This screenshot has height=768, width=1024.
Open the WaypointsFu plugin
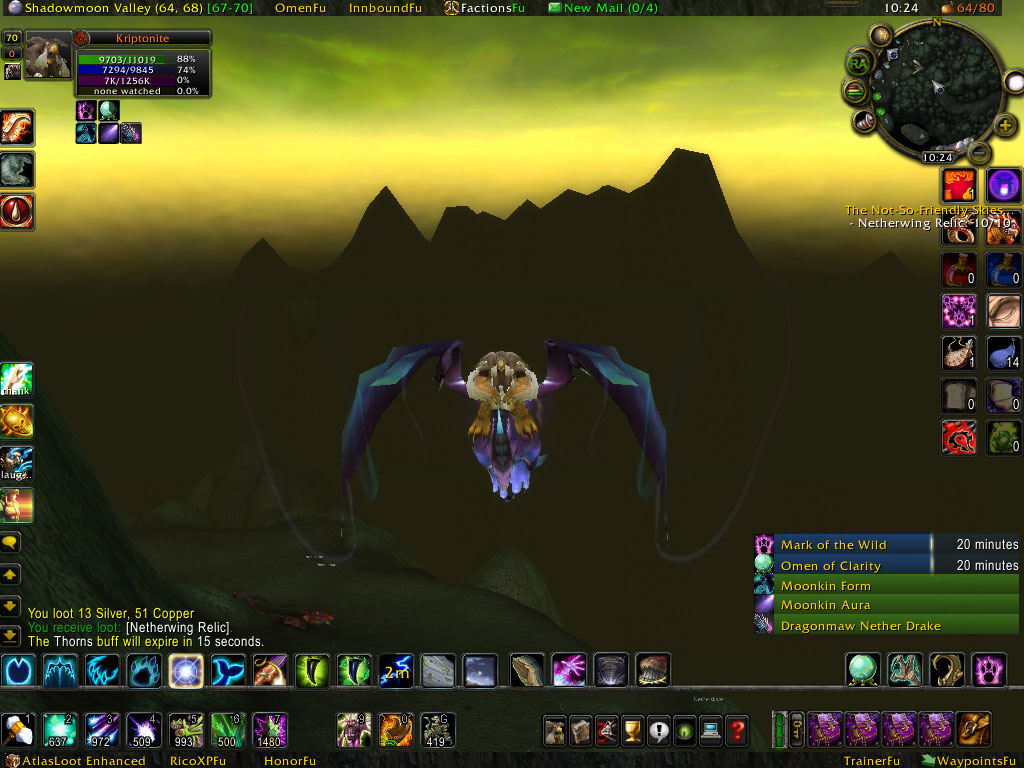(x=967, y=761)
